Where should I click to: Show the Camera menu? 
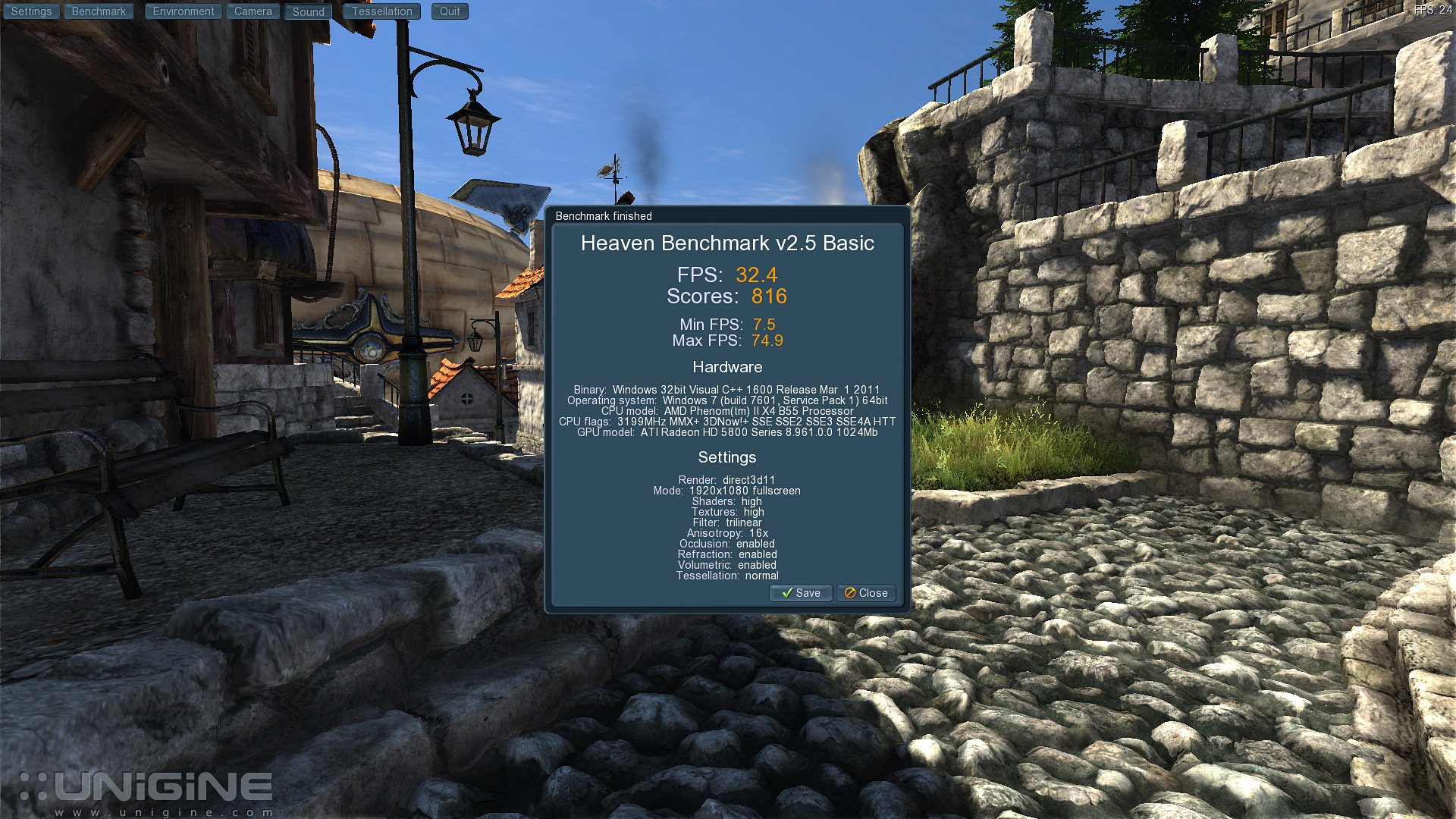tap(253, 11)
